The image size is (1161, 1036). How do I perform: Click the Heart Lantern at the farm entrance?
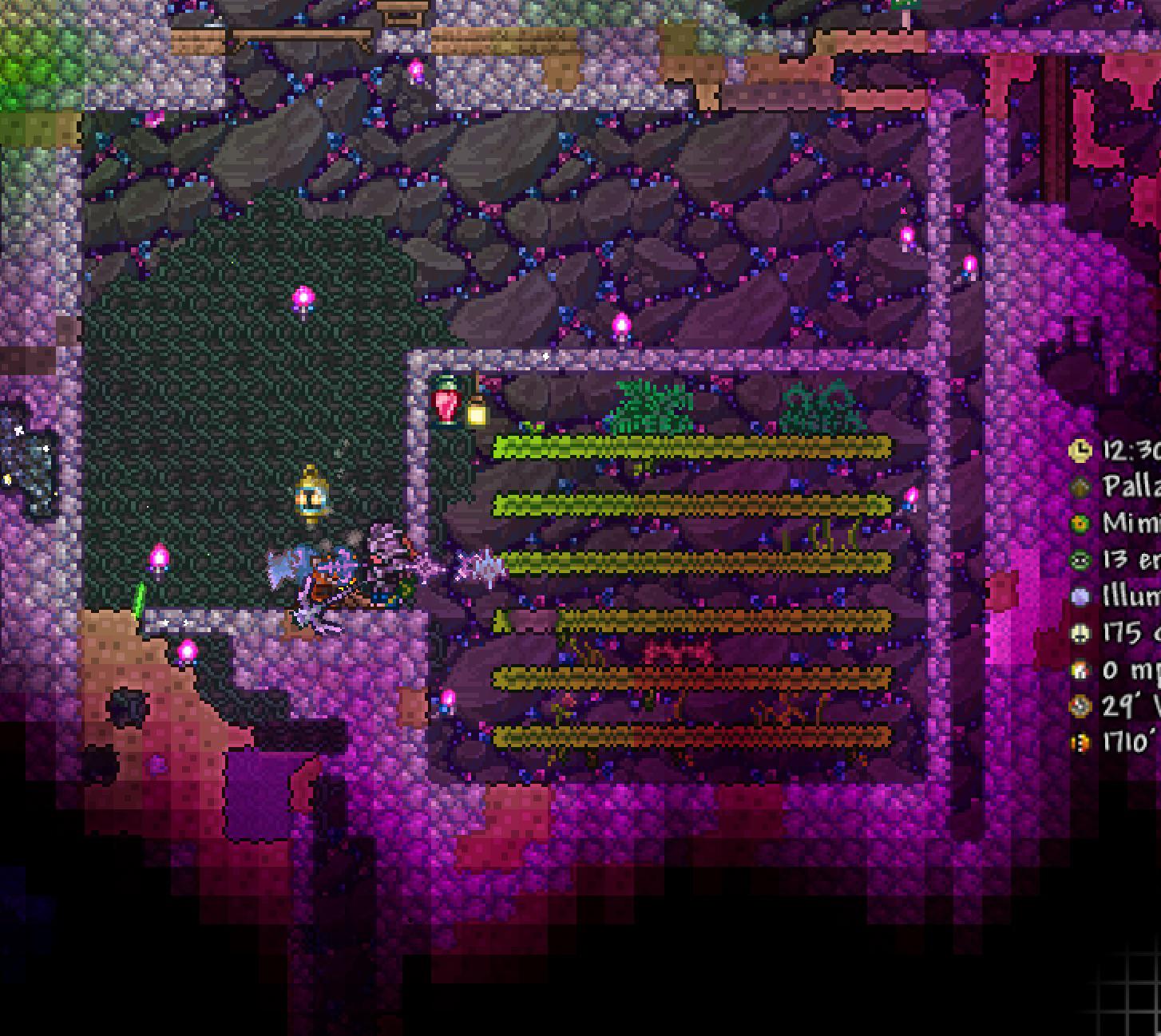445,403
